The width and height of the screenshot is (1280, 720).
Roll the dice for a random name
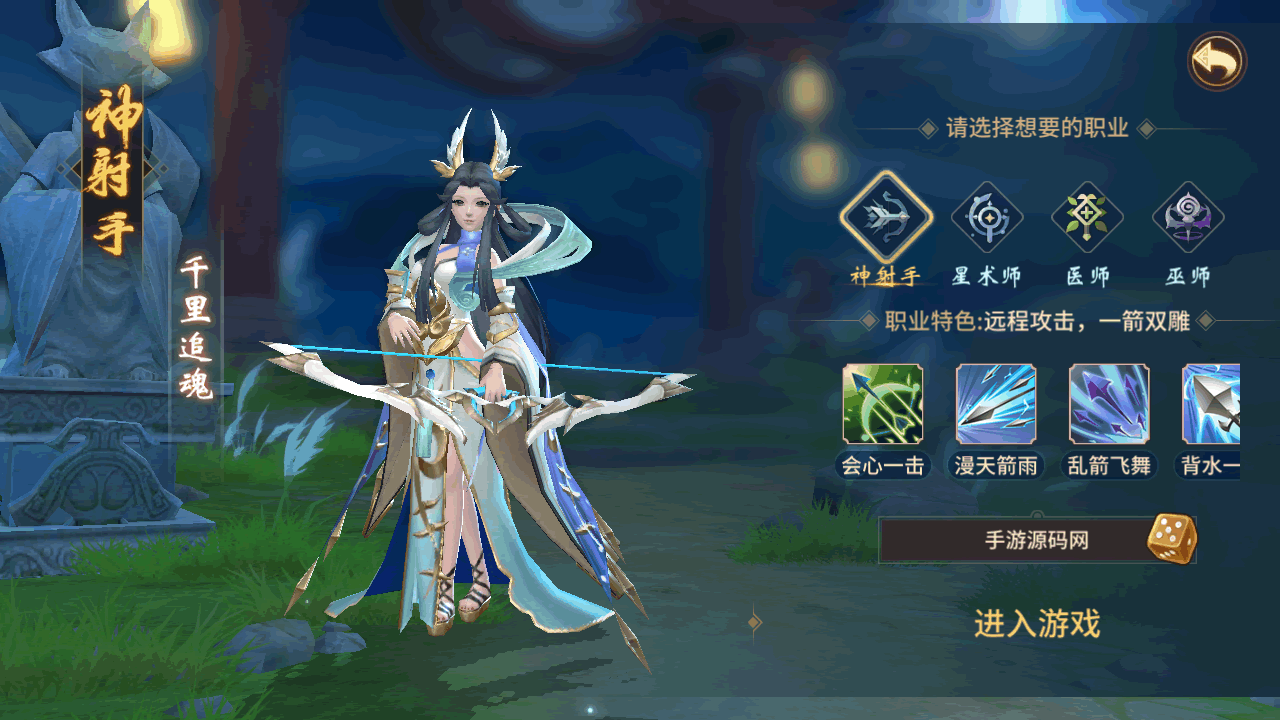[x=1170, y=539]
